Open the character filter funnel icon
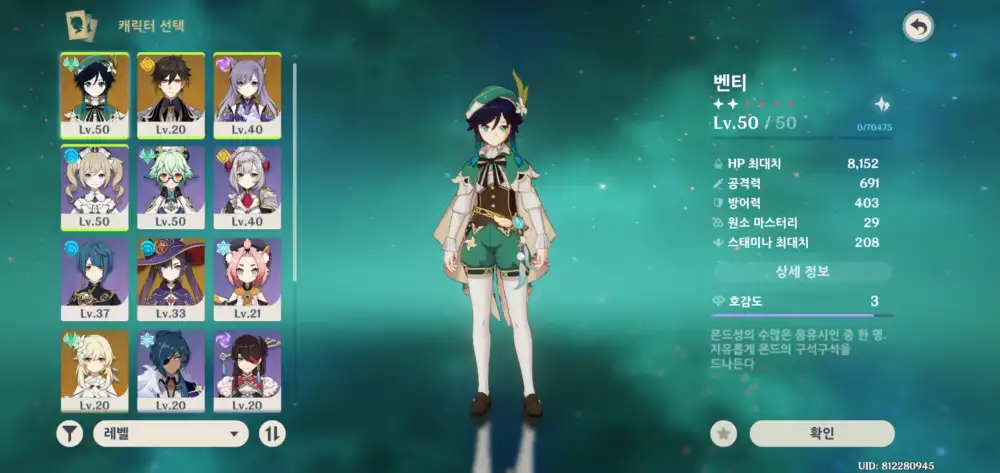This screenshot has height=473, width=1000. (x=71, y=433)
